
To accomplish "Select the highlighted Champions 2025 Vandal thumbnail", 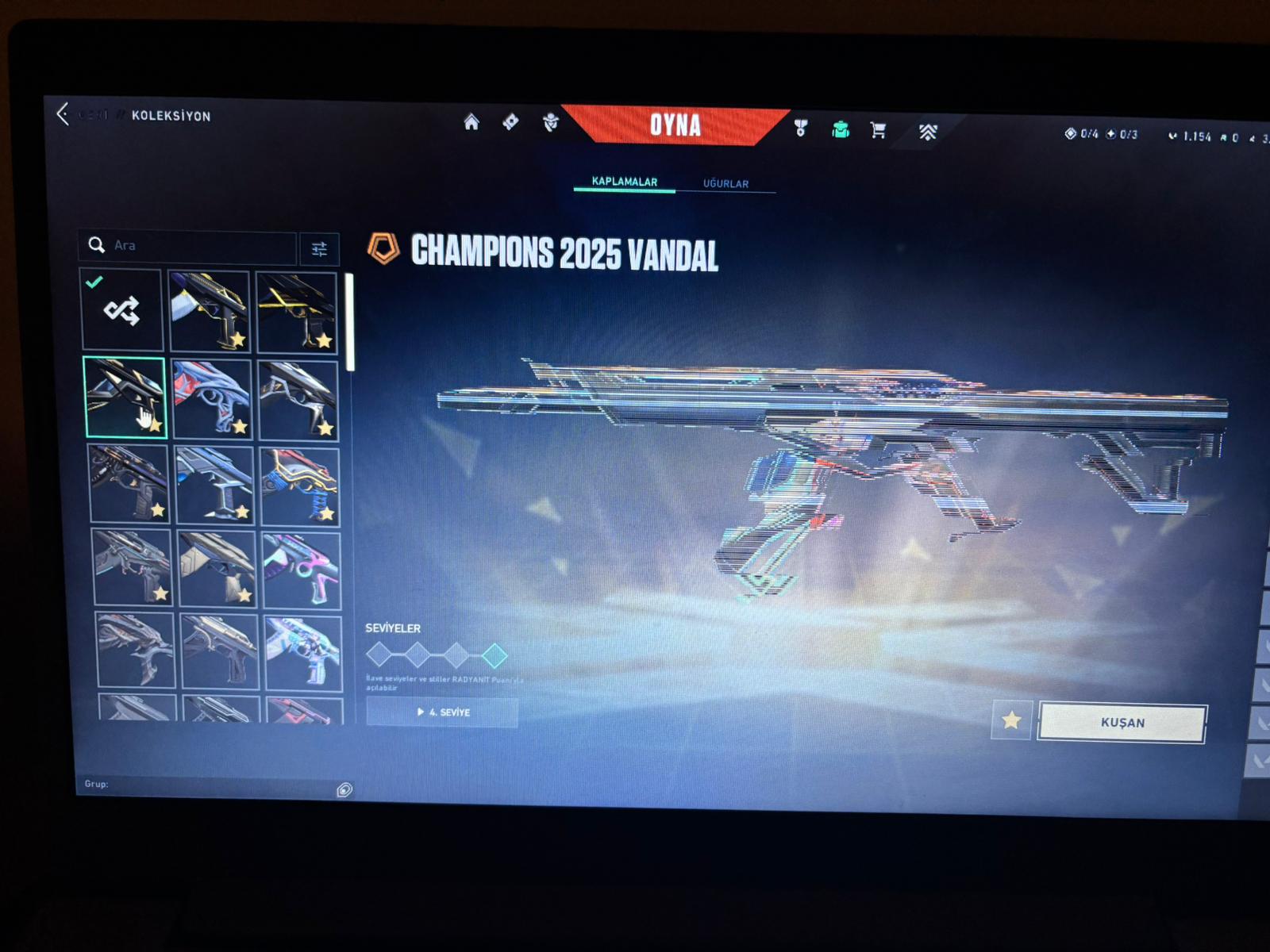I will (125, 397).
